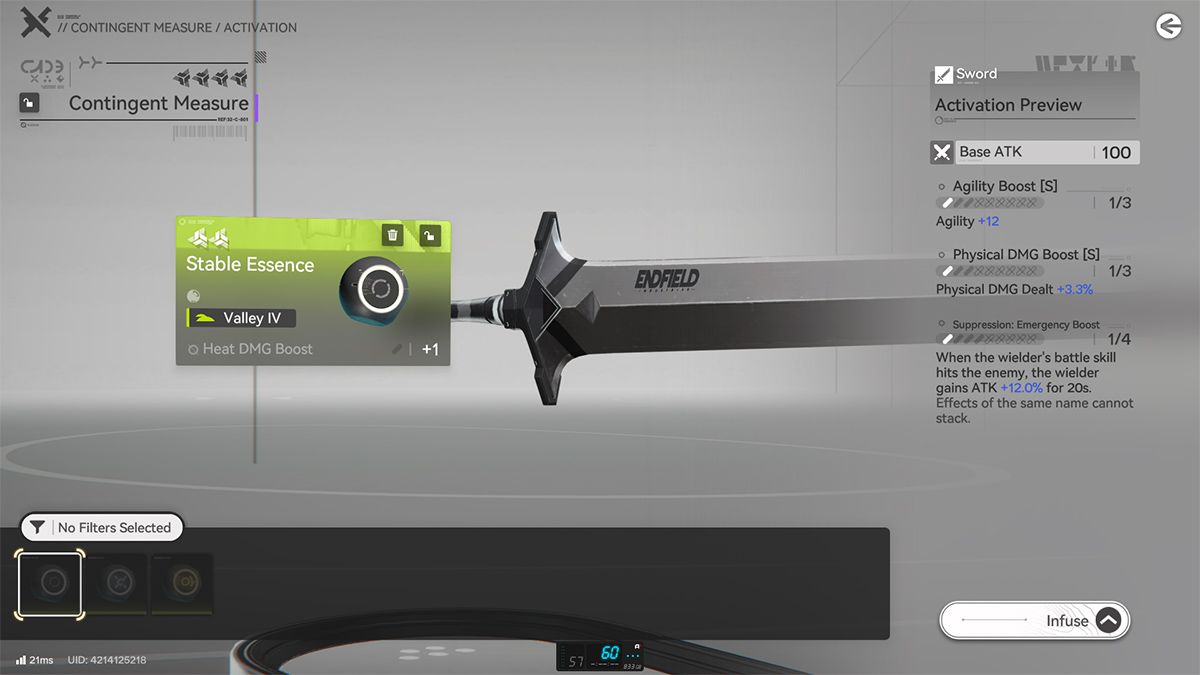The image size is (1200, 675).
Task: View the Physical DMG Boost [S] entry
Action: 1025,255
